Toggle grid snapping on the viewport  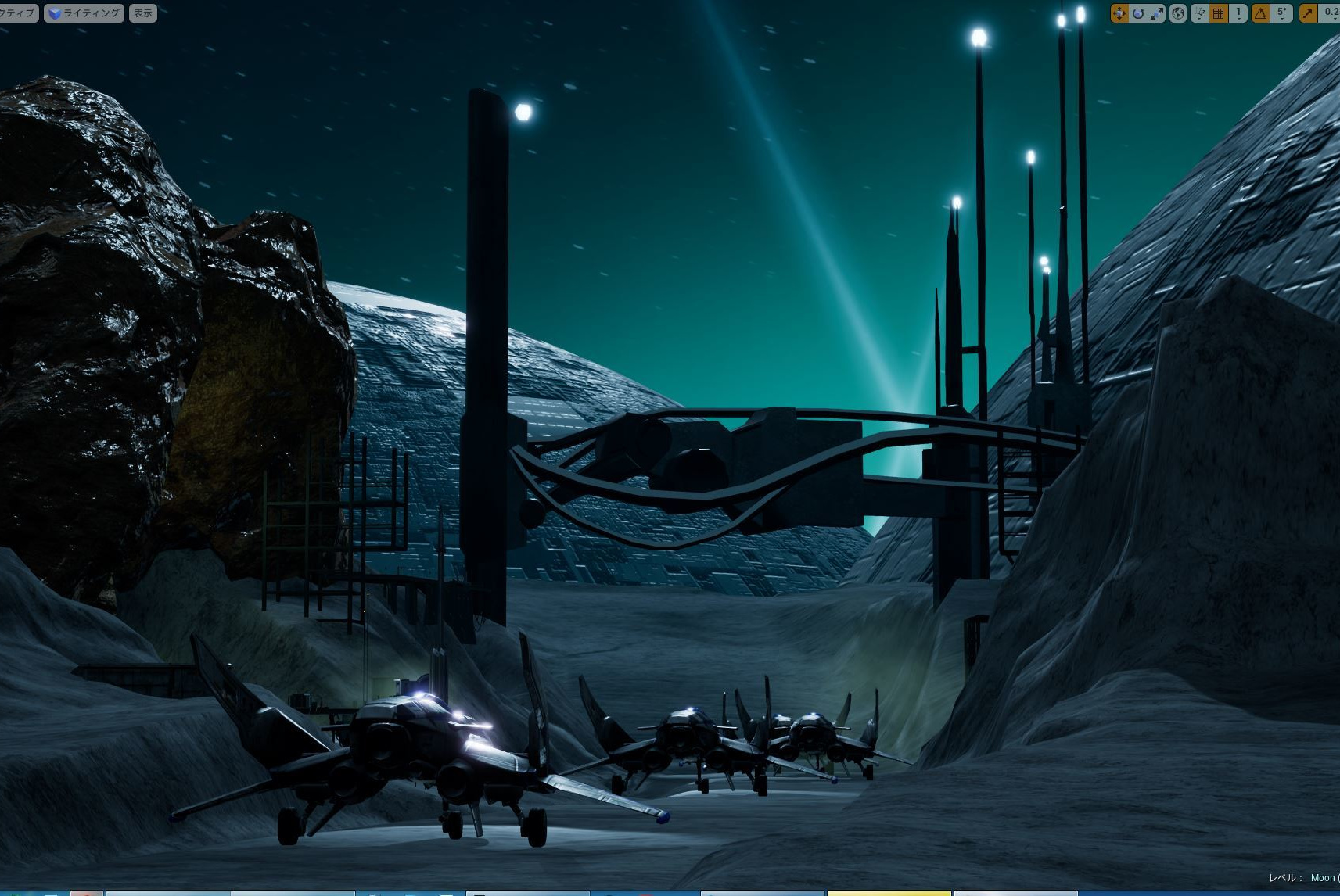tap(1219, 13)
